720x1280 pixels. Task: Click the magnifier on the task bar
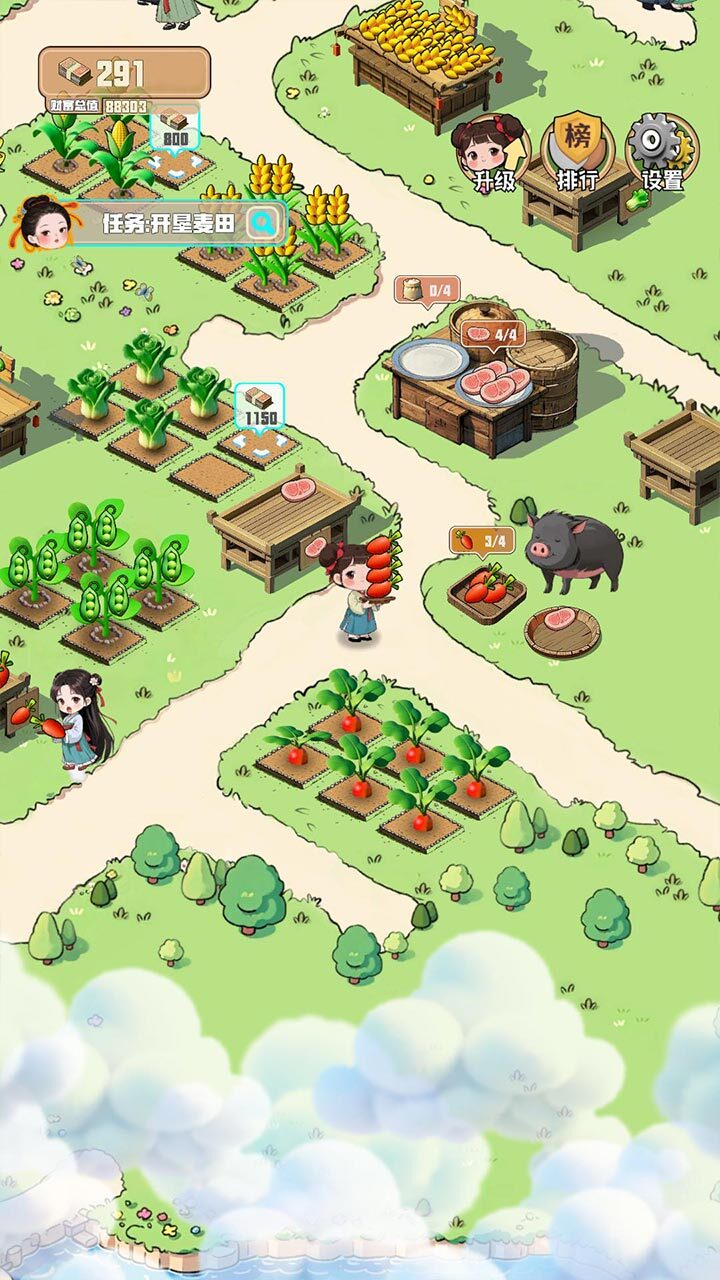263,223
